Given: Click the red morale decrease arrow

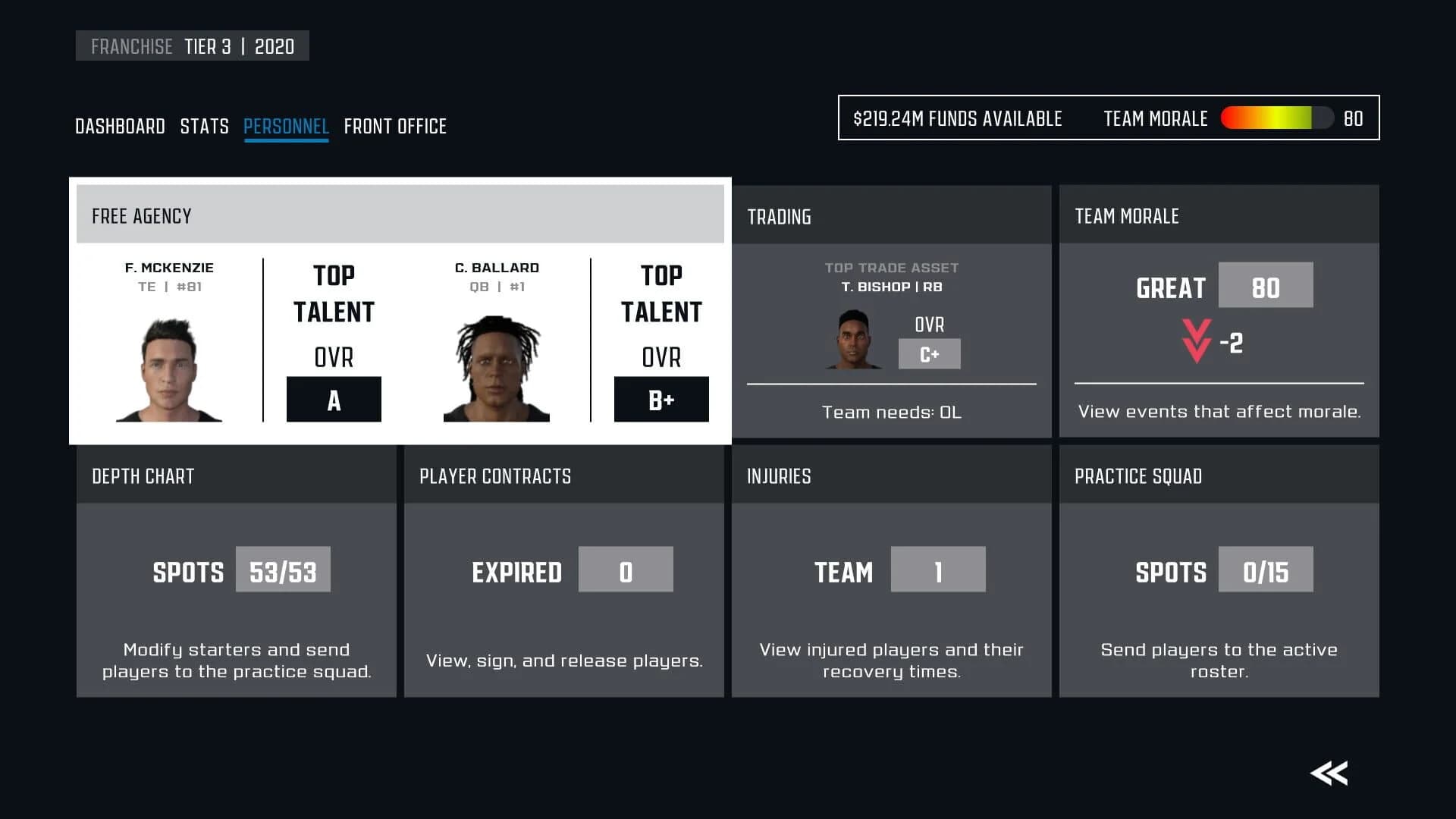Looking at the screenshot, I should point(1196,341).
